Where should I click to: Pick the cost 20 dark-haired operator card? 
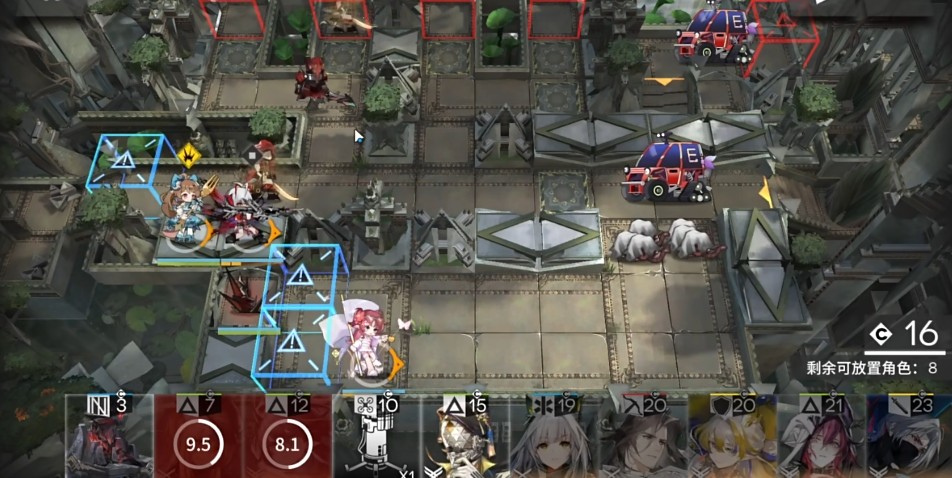tap(642, 438)
